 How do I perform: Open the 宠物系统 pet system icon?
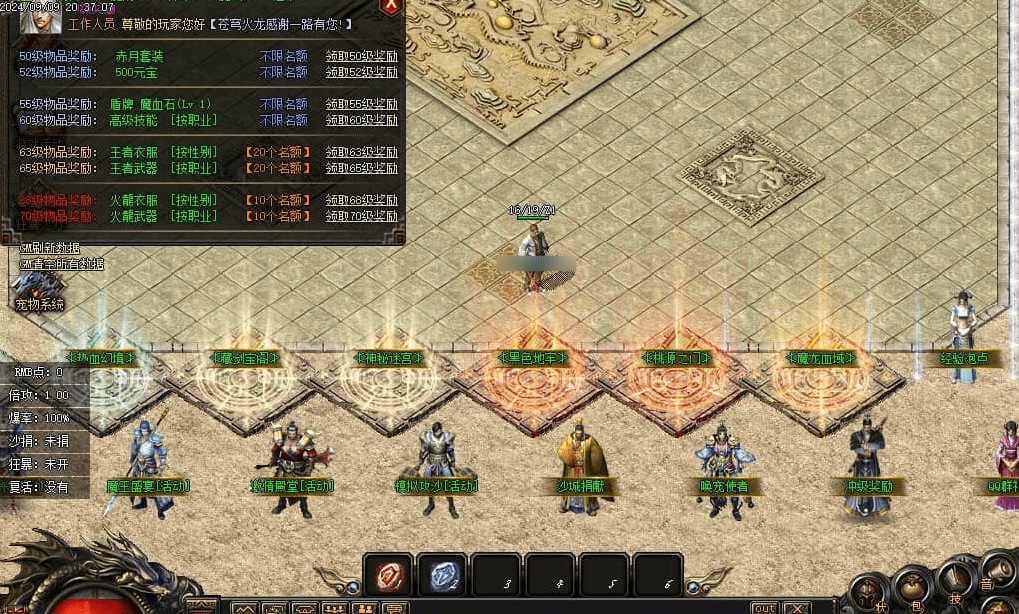click(x=39, y=292)
